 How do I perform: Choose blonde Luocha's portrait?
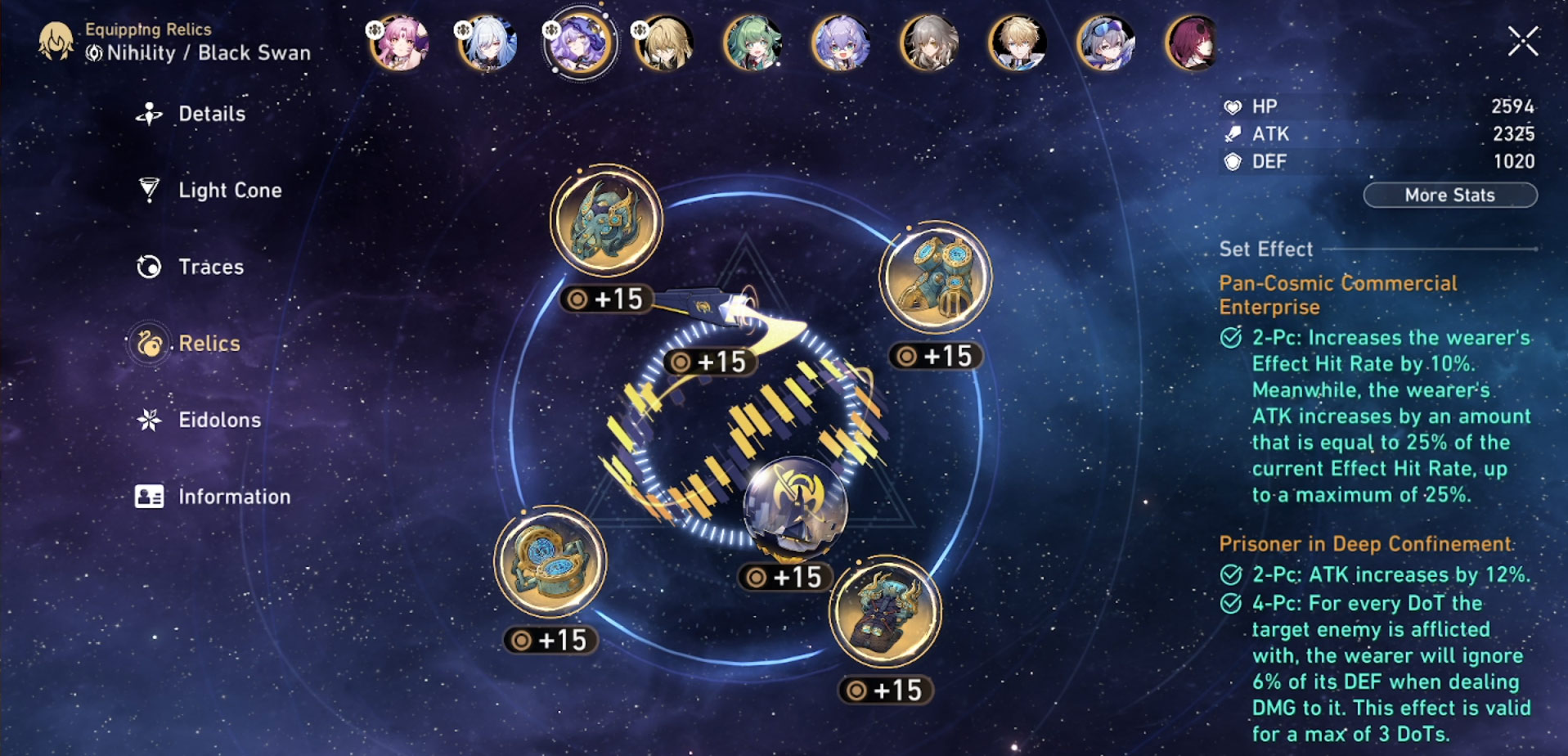664,43
